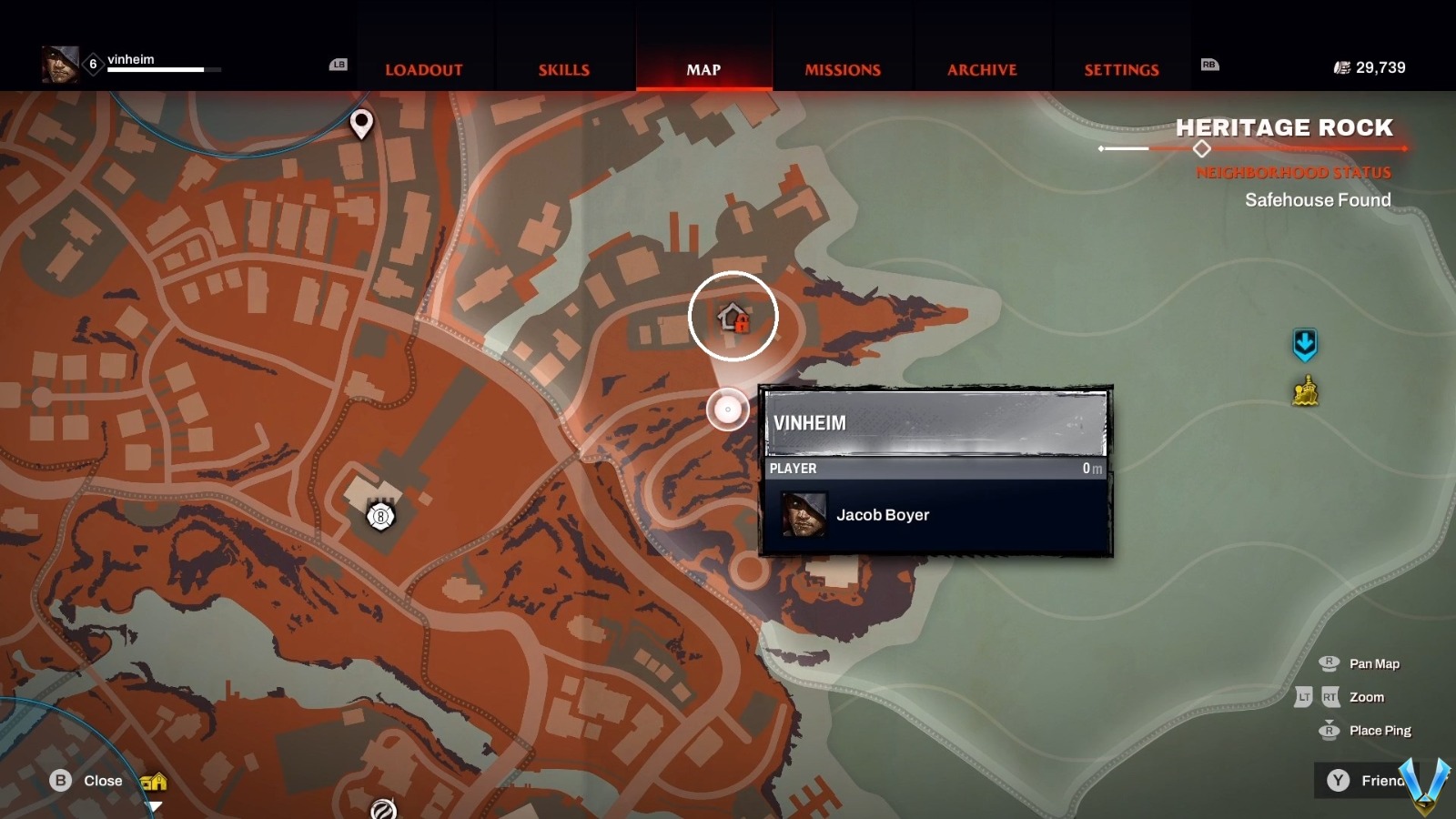Click the vinheim player portrait
The image size is (1456, 819).
59,64
